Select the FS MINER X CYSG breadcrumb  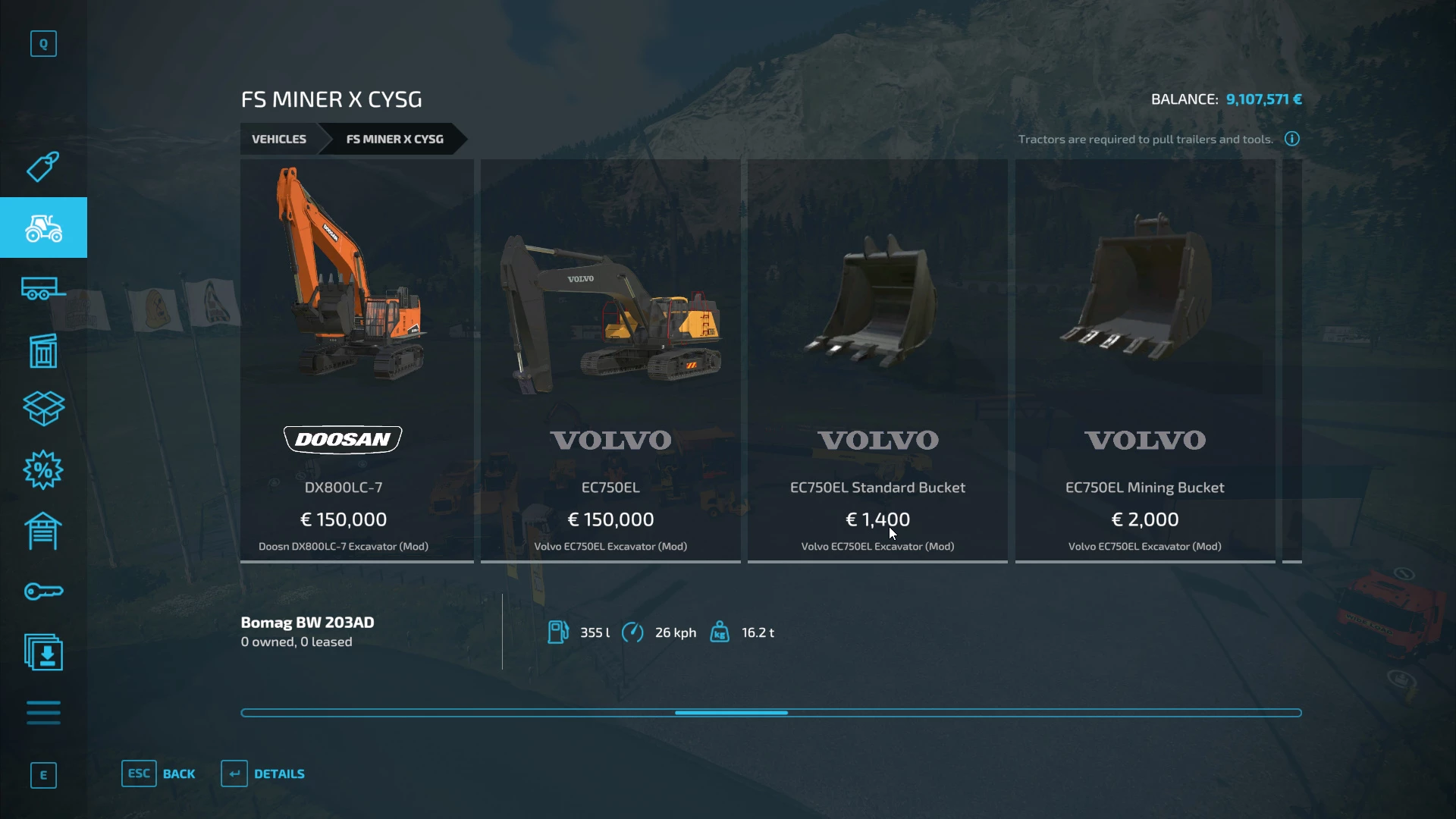(x=394, y=139)
